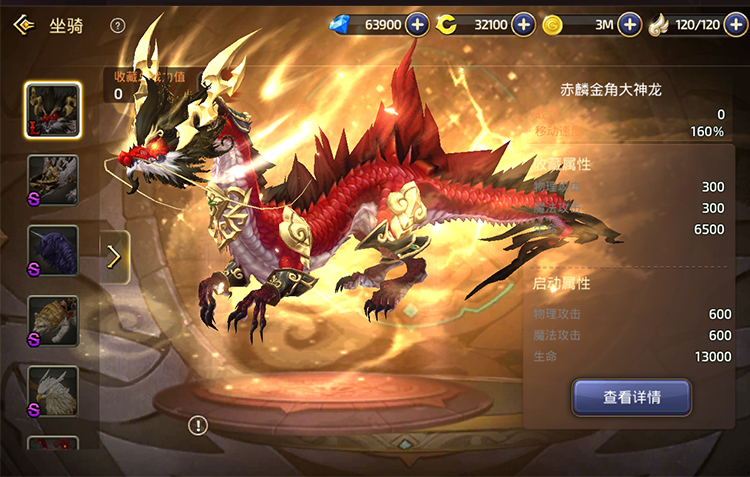The image size is (750, 477).
Task: Select the purple beast mount thumbnail
Action: click(53, 251)
